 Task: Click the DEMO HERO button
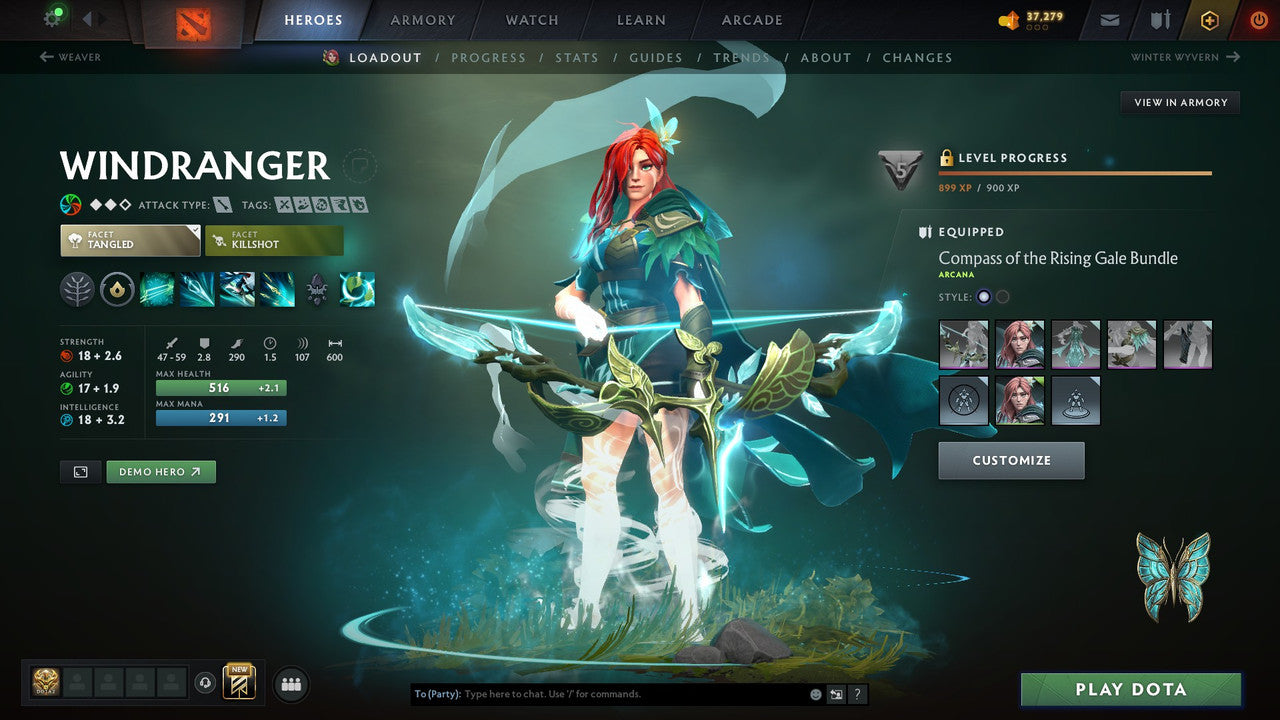click(161, 471)
